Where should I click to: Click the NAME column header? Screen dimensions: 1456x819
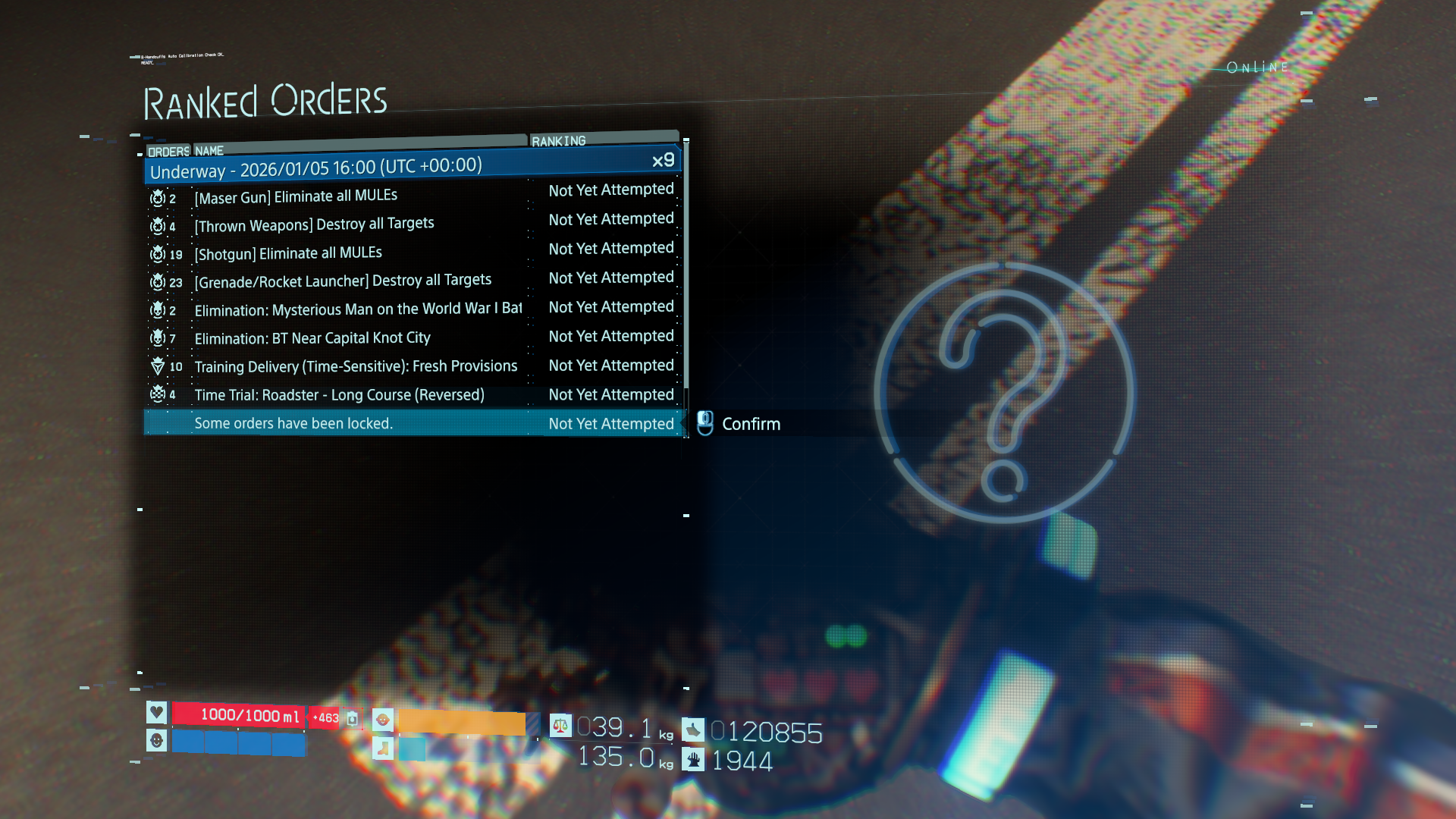209,151
